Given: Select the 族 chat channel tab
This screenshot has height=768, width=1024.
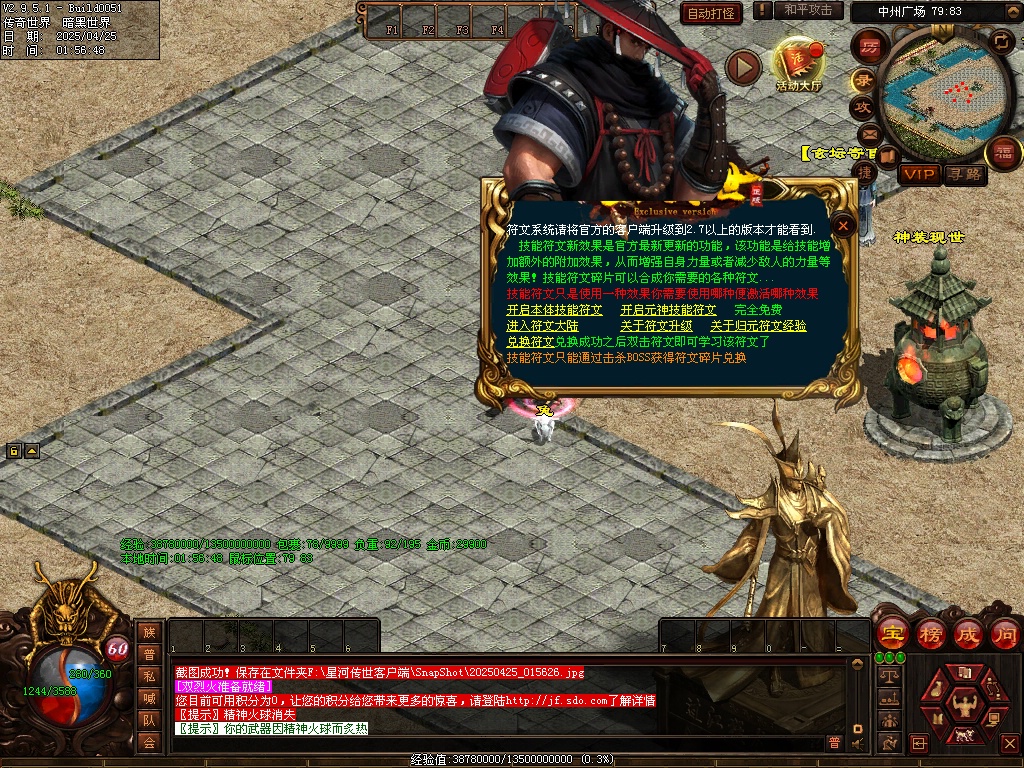Looking at the screenshot, I should click(x=149, y=632).
